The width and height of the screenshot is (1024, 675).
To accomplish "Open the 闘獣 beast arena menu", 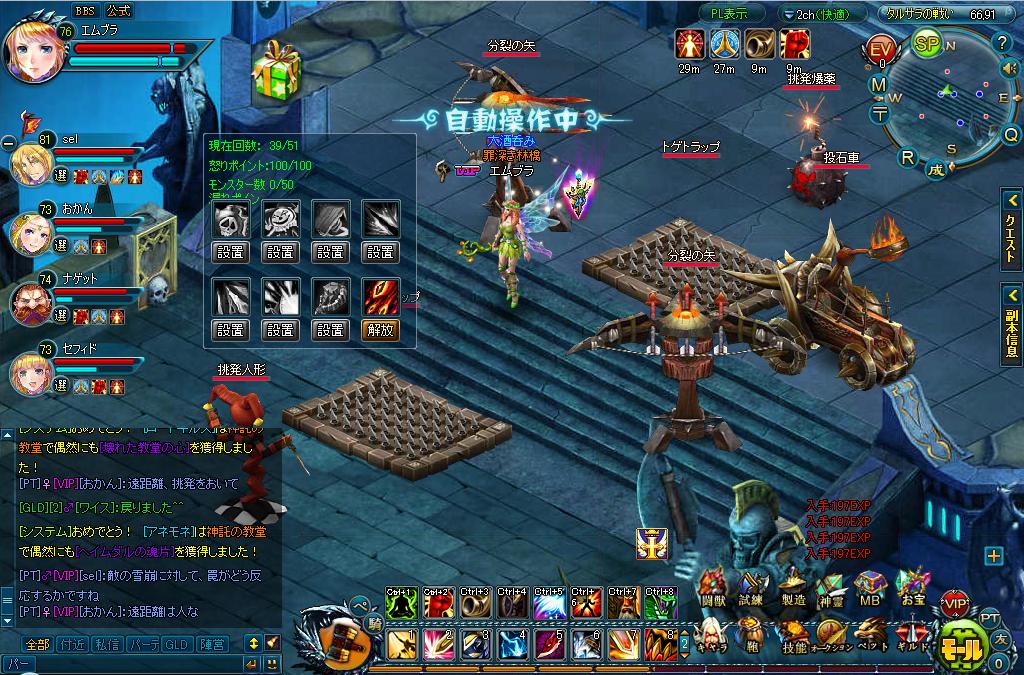I will point(712,589).
